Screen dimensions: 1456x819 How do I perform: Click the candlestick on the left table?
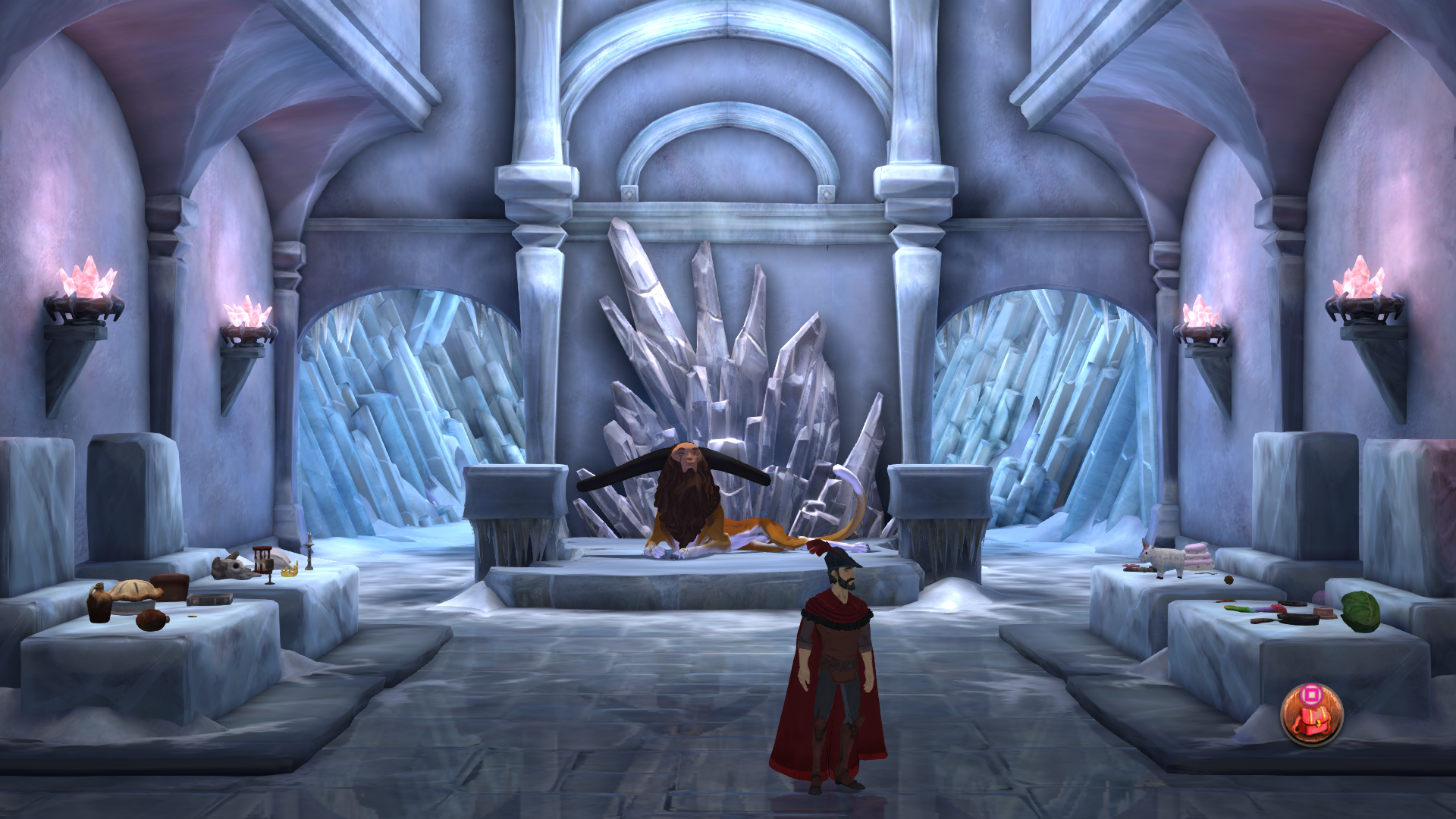(x=308, y=552)
